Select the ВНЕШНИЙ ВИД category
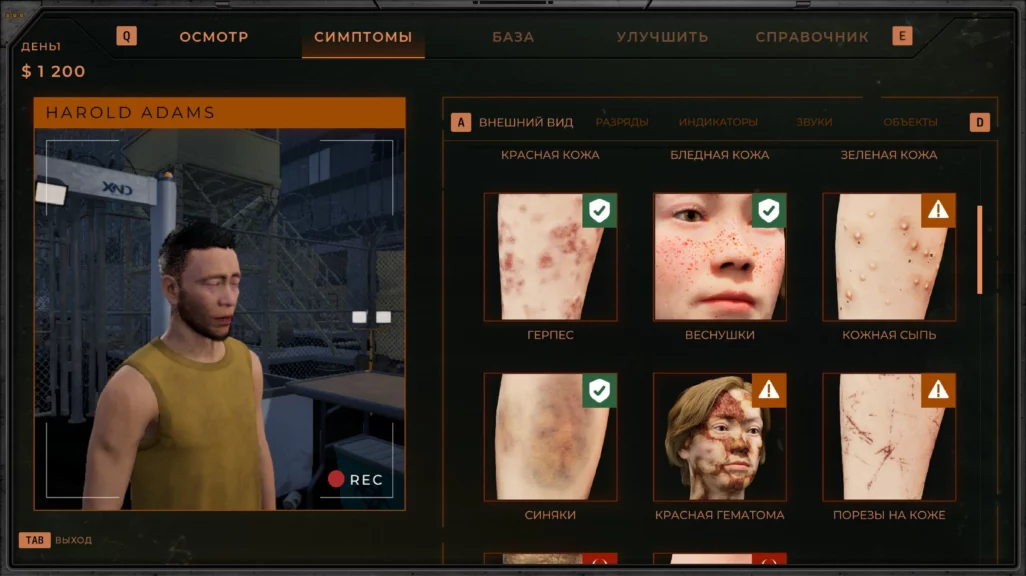The height and width of the screenshot is (576, 1026). [x=526, y=122]
